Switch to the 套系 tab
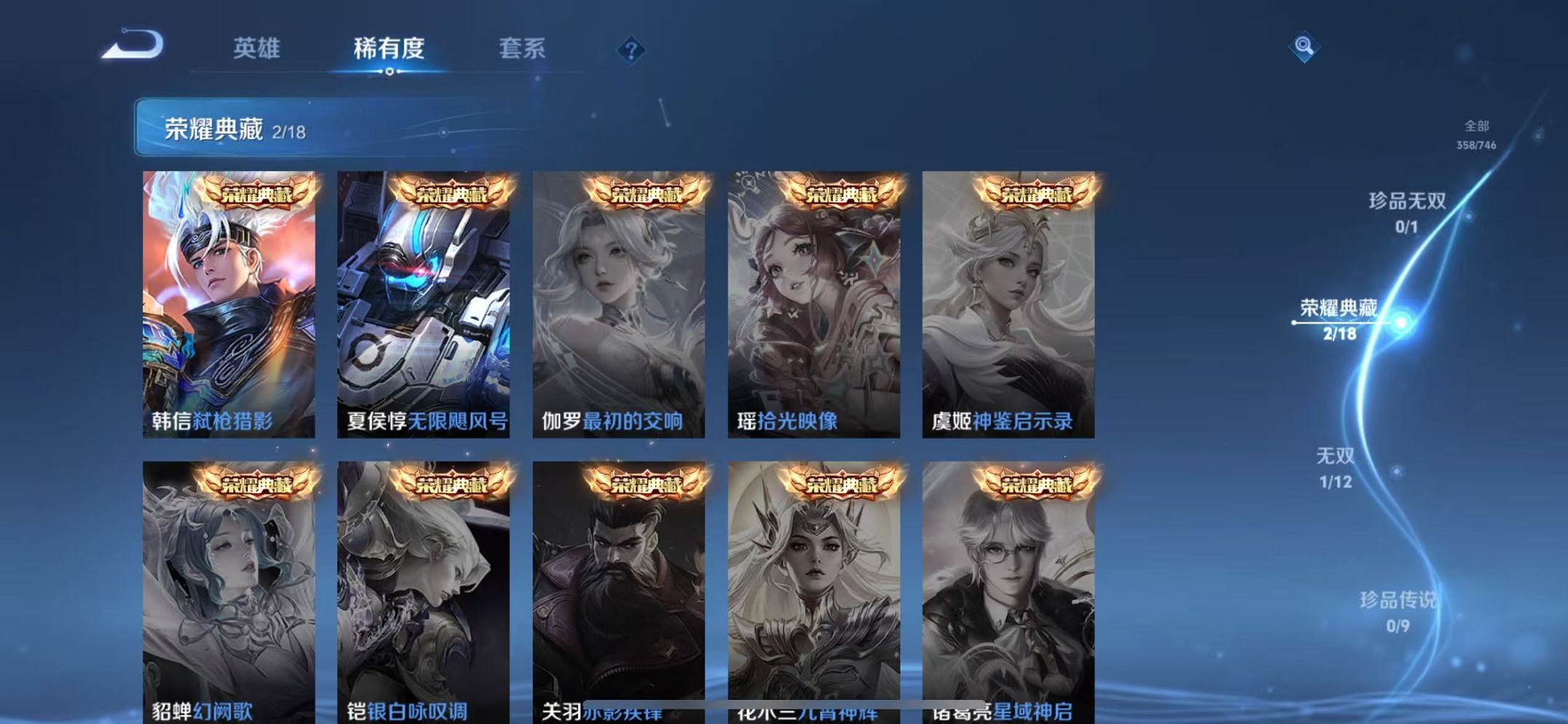The image size is (1568, 724). point(522,48)
